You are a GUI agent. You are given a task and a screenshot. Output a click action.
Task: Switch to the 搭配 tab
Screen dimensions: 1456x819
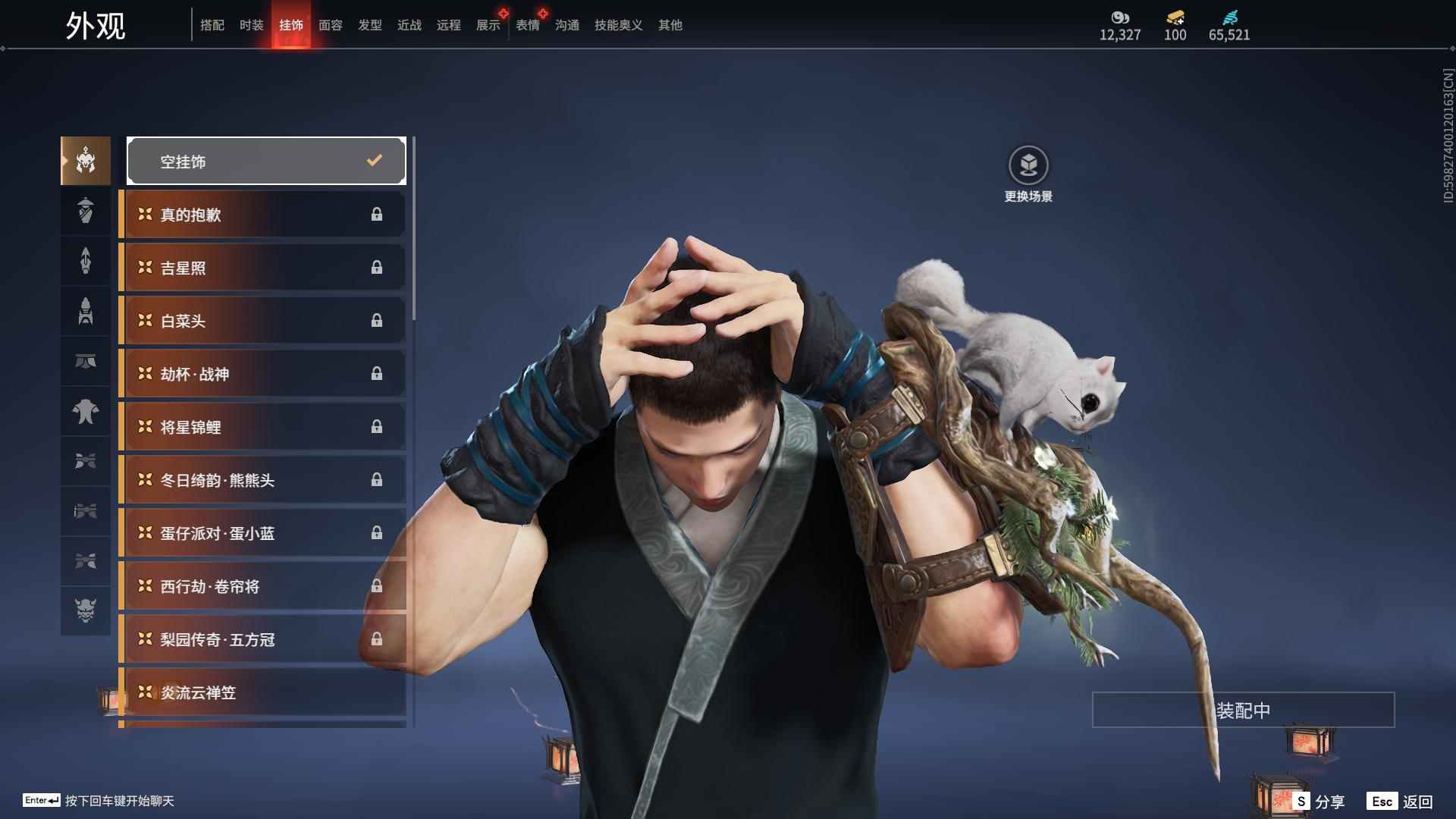[212, 25]
